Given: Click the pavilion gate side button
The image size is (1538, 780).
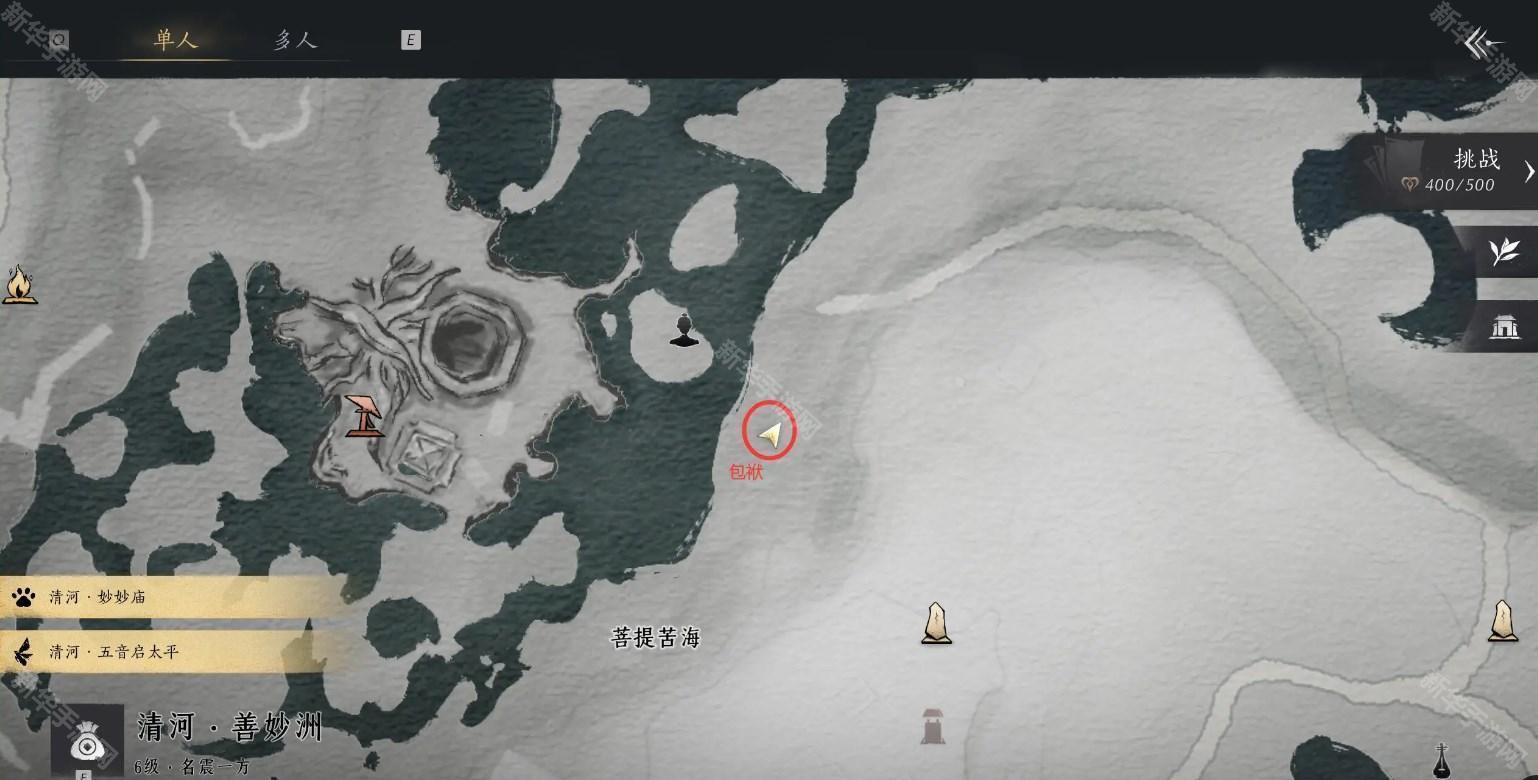Looking at the screenshot, I should click(x=1504, y=326).
